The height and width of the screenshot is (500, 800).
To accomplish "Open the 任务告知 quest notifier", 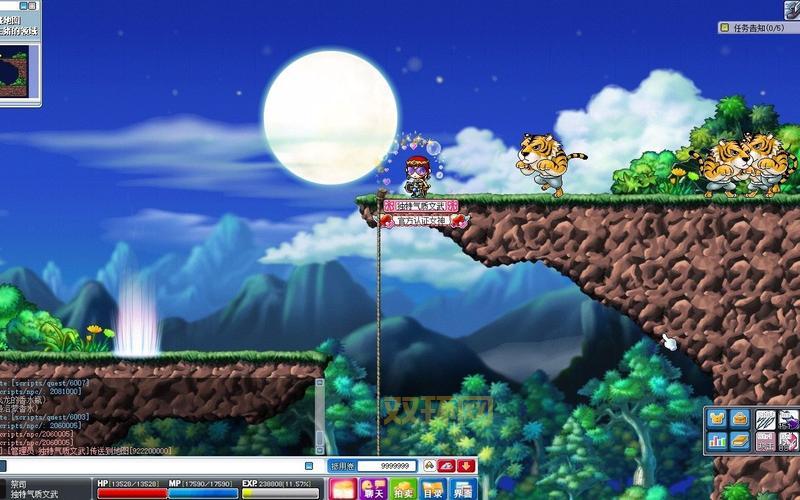I will click(x=757, y=28).
